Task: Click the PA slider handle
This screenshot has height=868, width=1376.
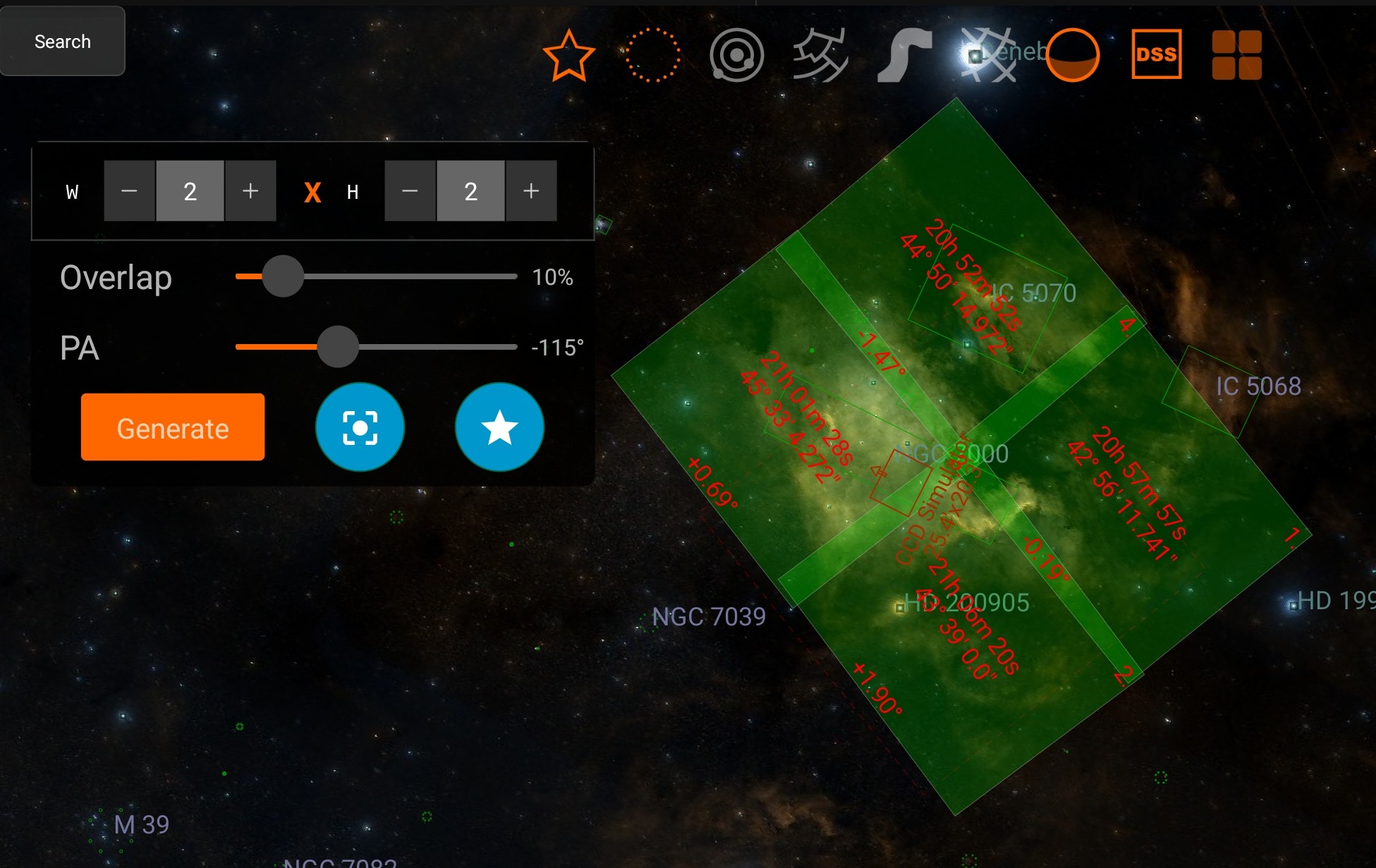Action: (x=338, y=347)
